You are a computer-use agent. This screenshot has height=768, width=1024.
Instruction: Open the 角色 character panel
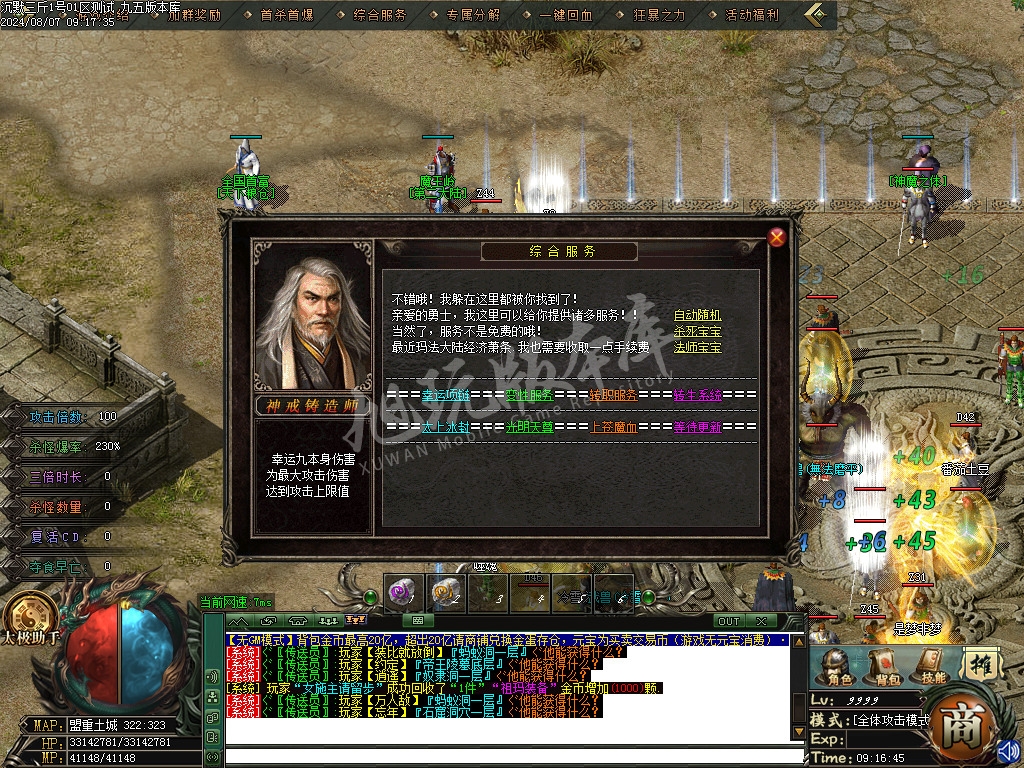pyautogui.click(x=837, y=666)
